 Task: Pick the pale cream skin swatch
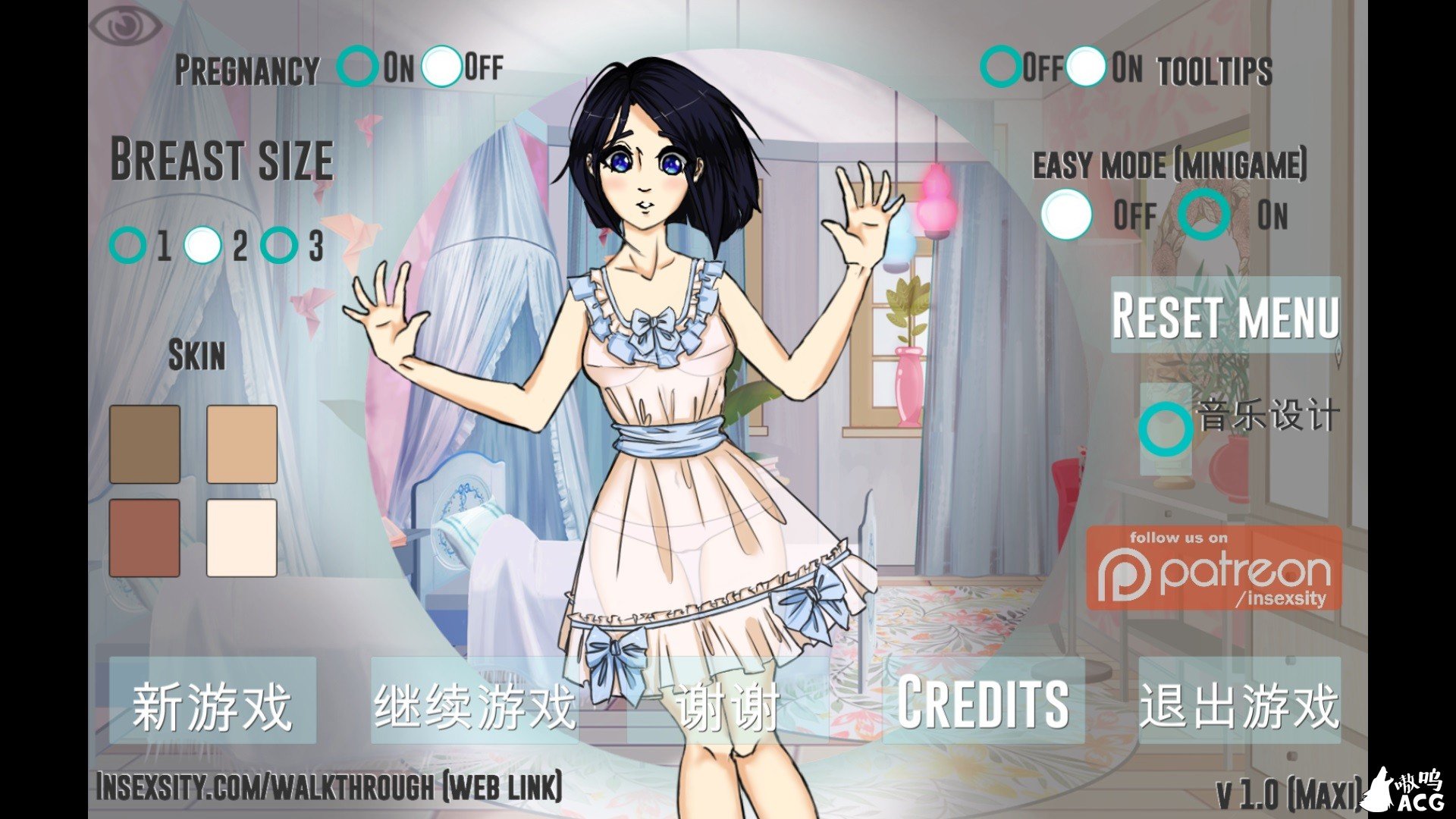click(242, 537)
